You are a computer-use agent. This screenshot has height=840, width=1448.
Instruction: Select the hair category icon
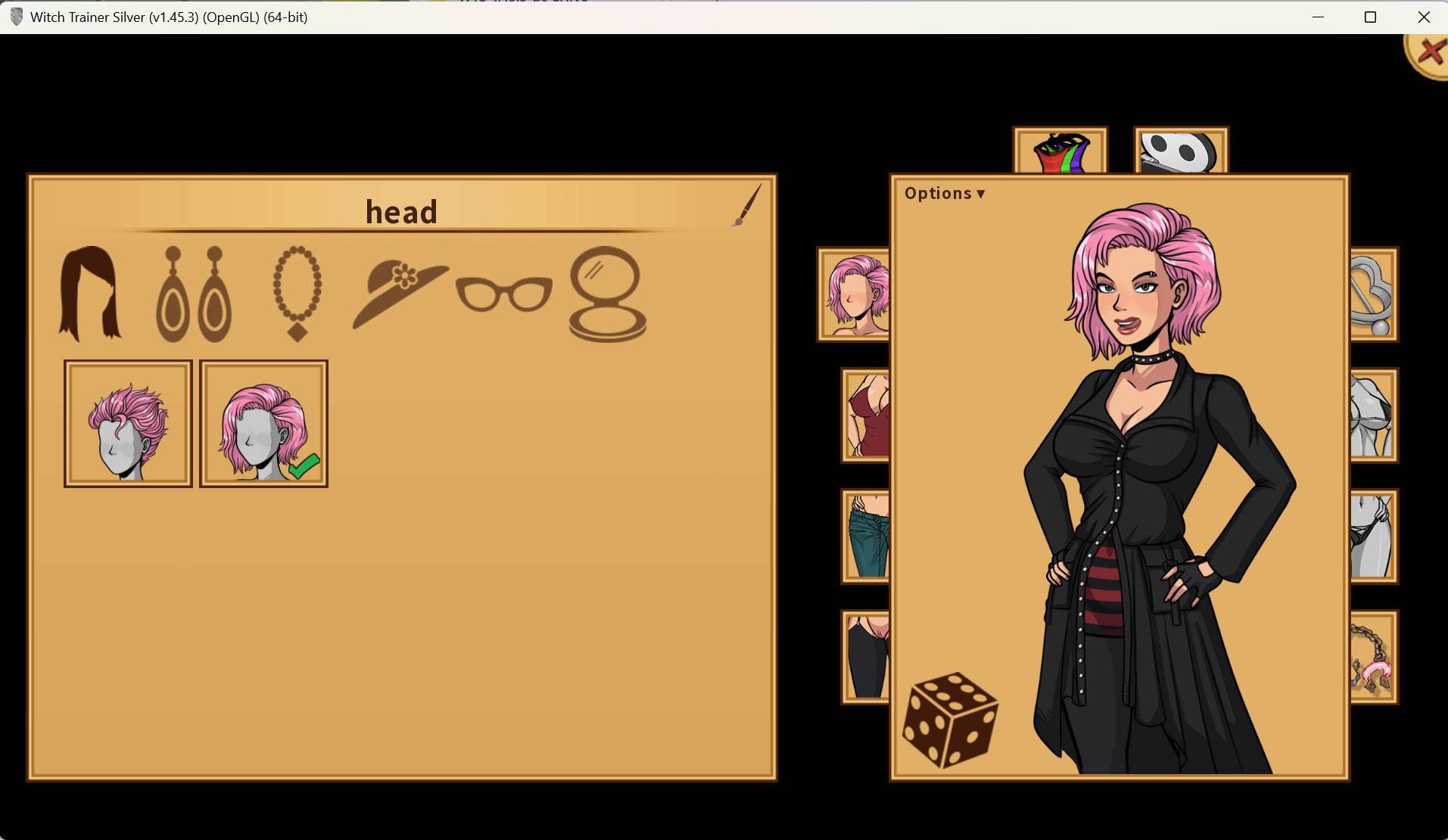pyautogui.click(x=90, y=293)
